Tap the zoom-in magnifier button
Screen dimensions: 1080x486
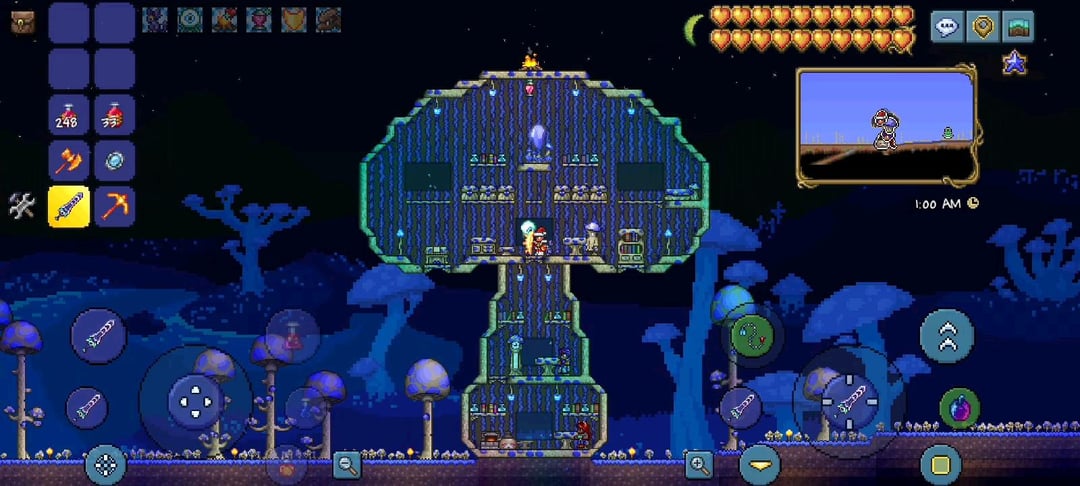[698, 463]
